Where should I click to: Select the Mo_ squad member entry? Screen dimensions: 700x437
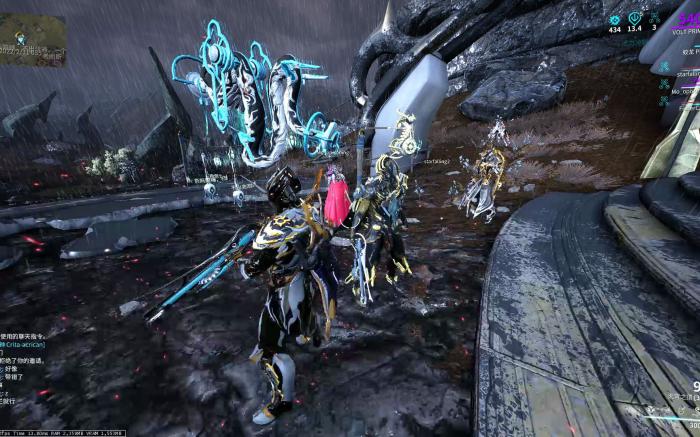(684, 90)
